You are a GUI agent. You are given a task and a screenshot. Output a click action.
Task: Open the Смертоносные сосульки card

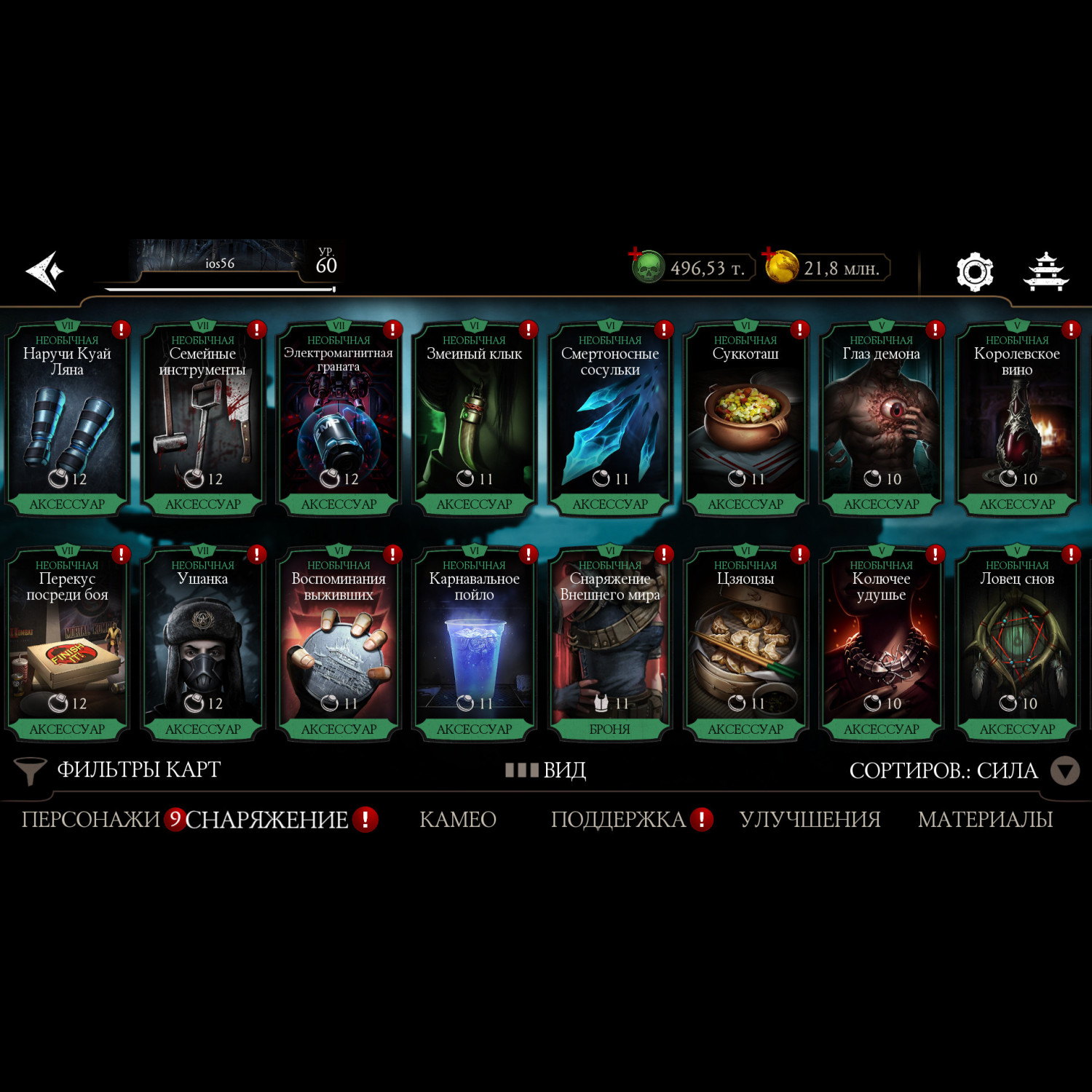610,419
